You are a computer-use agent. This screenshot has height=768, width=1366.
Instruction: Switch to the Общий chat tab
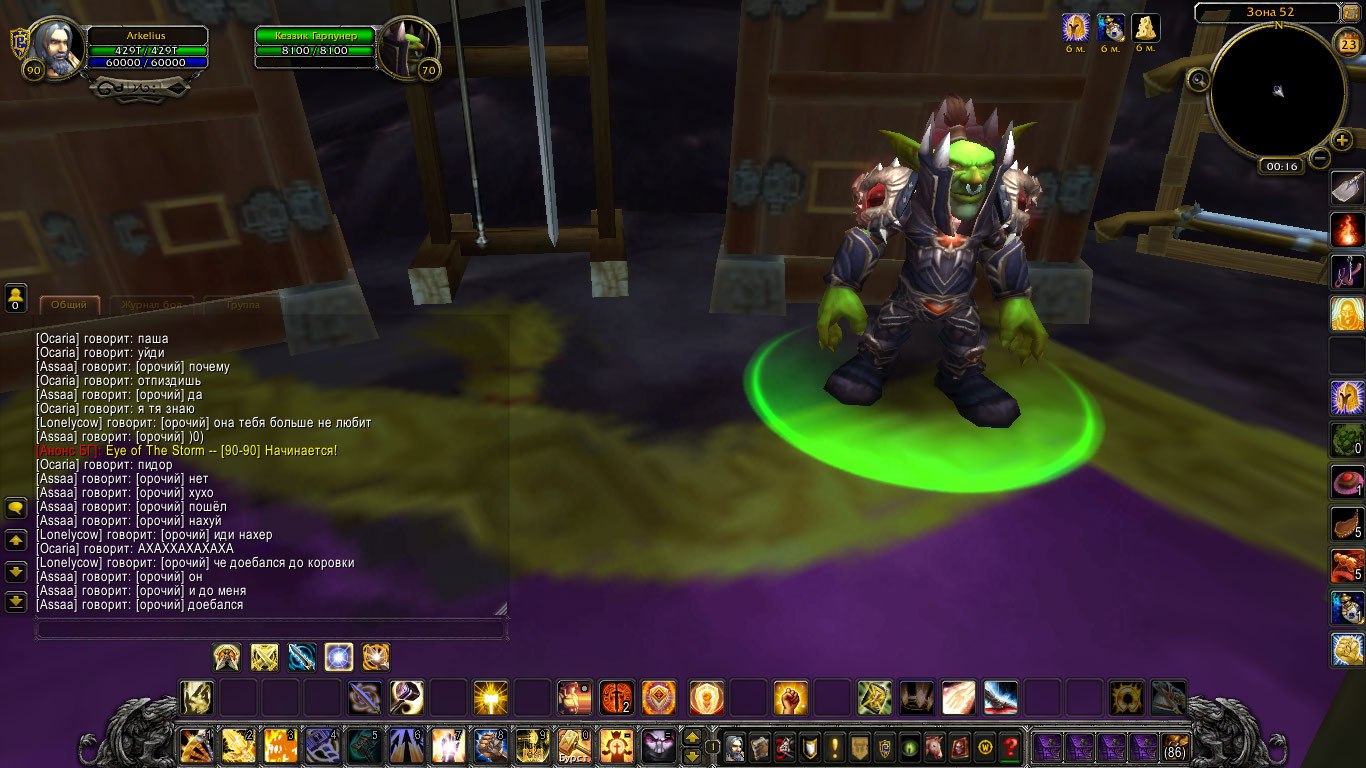pos(69,304)
